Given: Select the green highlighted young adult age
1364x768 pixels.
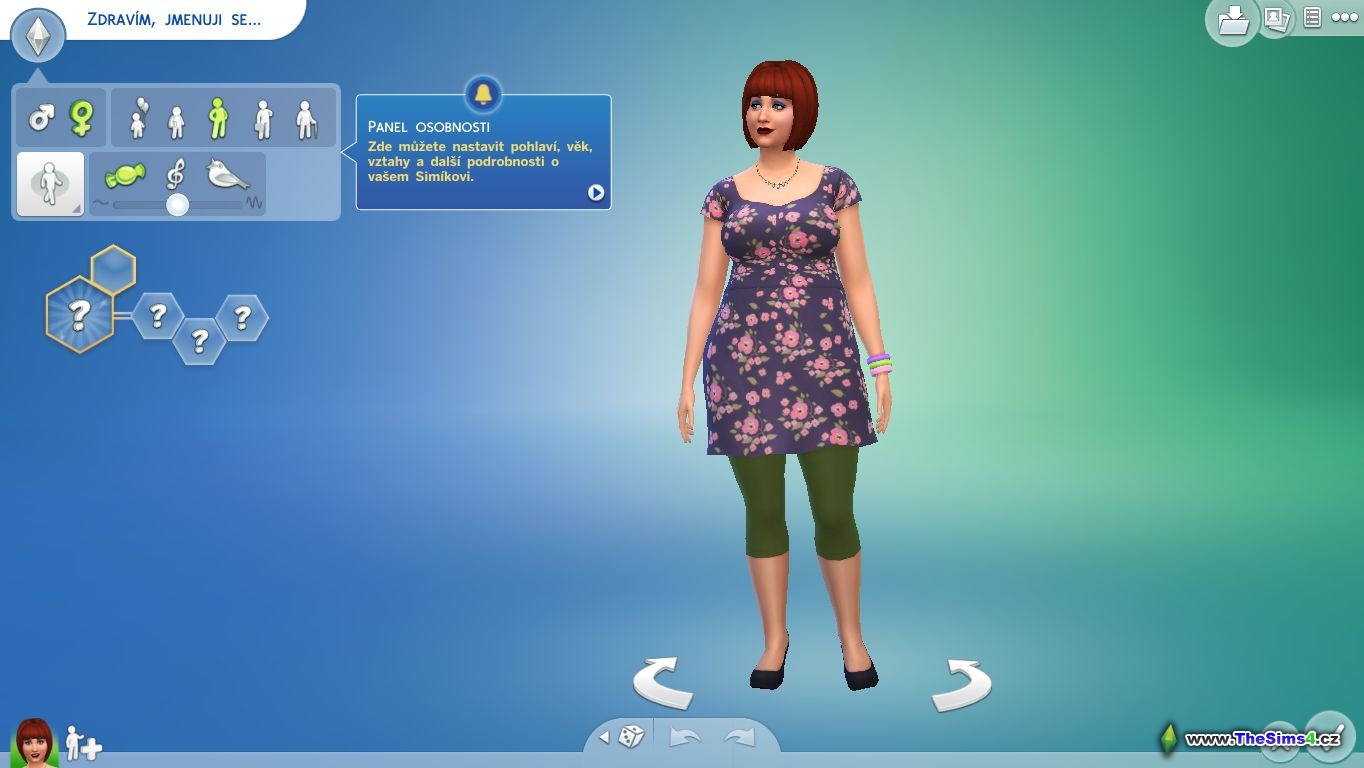Looking at the screenshot, I should tap(218, 118).
